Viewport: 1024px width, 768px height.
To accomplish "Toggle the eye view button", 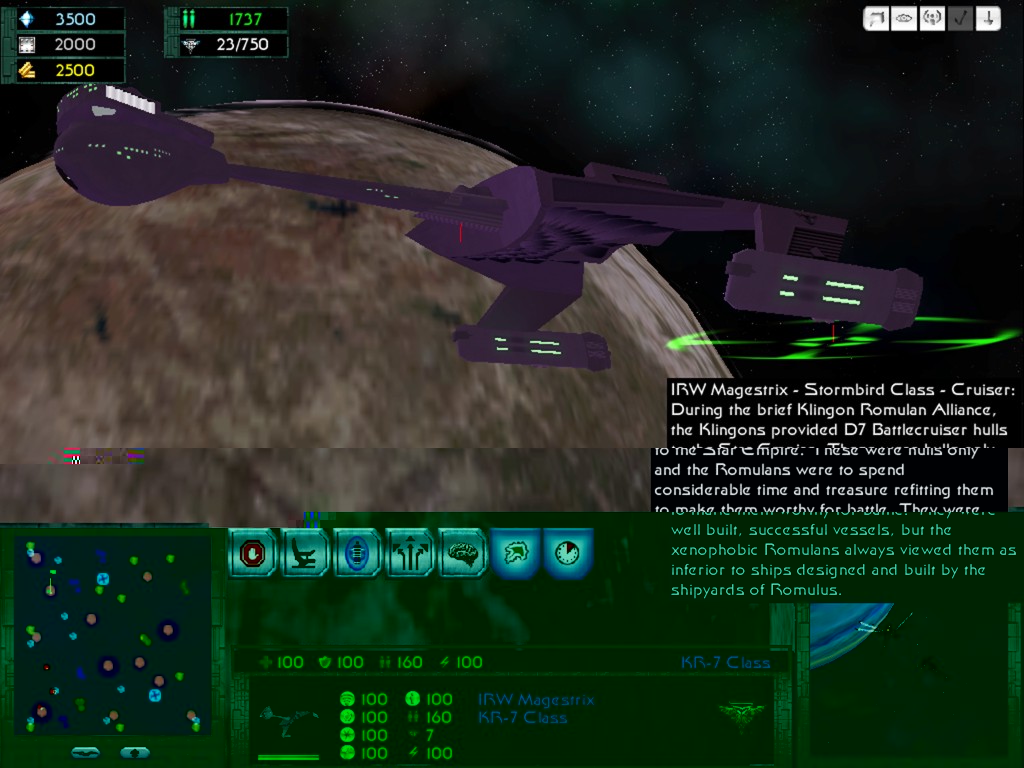I will (x=904, y=19).
